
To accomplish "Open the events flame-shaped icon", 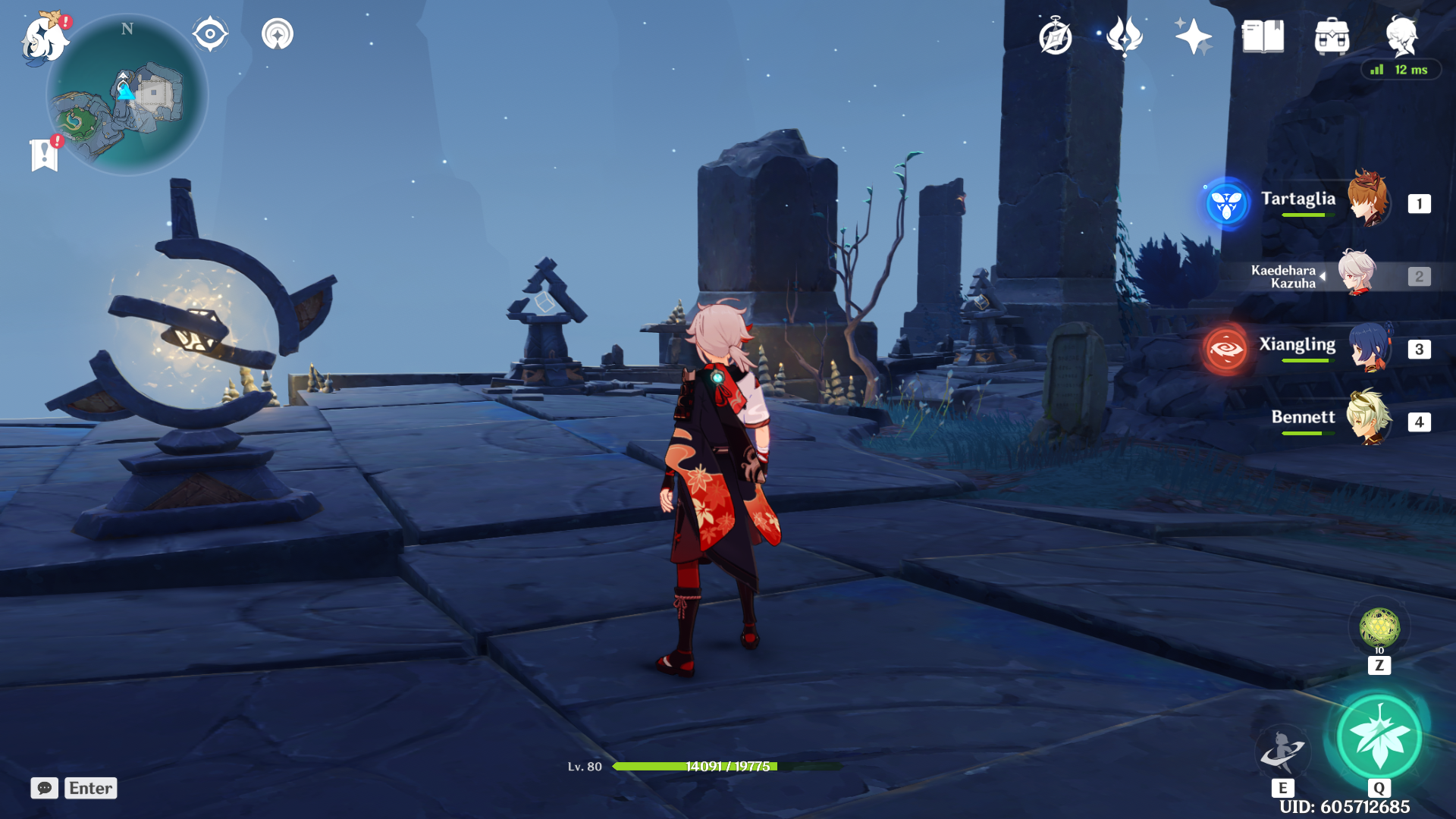I will coord(1125,36).
